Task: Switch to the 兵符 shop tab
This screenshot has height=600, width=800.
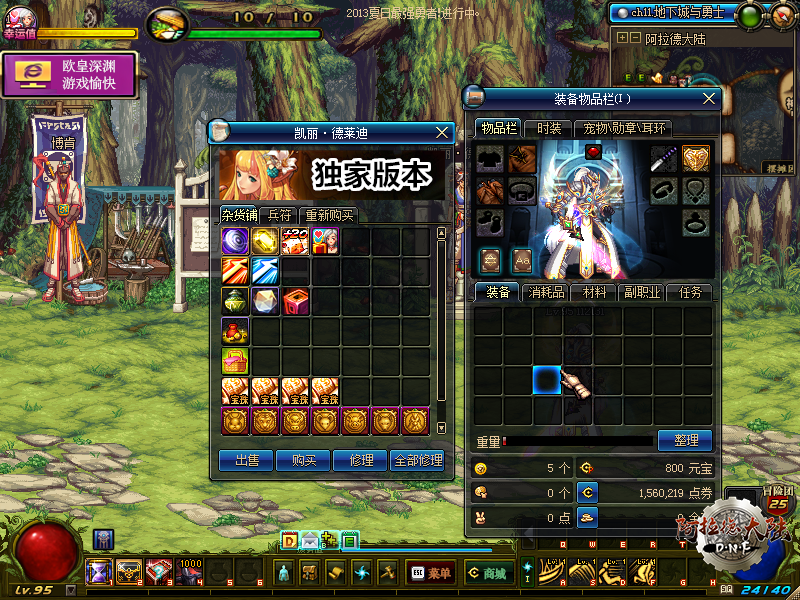Action: click(280, 215)
